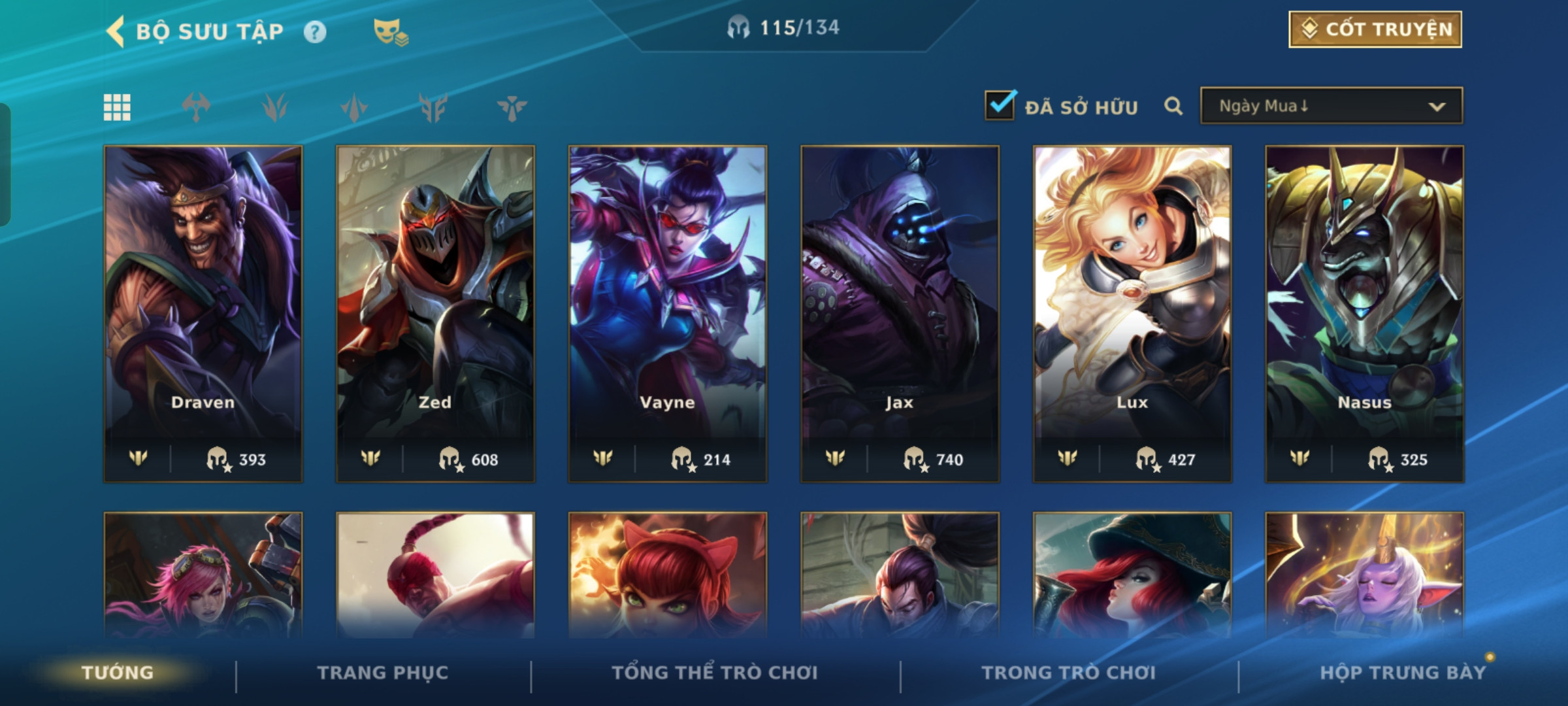The height and width of the screenshot is (706, 1568).
Task: Show all champions with the grid filter
Action: [x=117, y=107]
